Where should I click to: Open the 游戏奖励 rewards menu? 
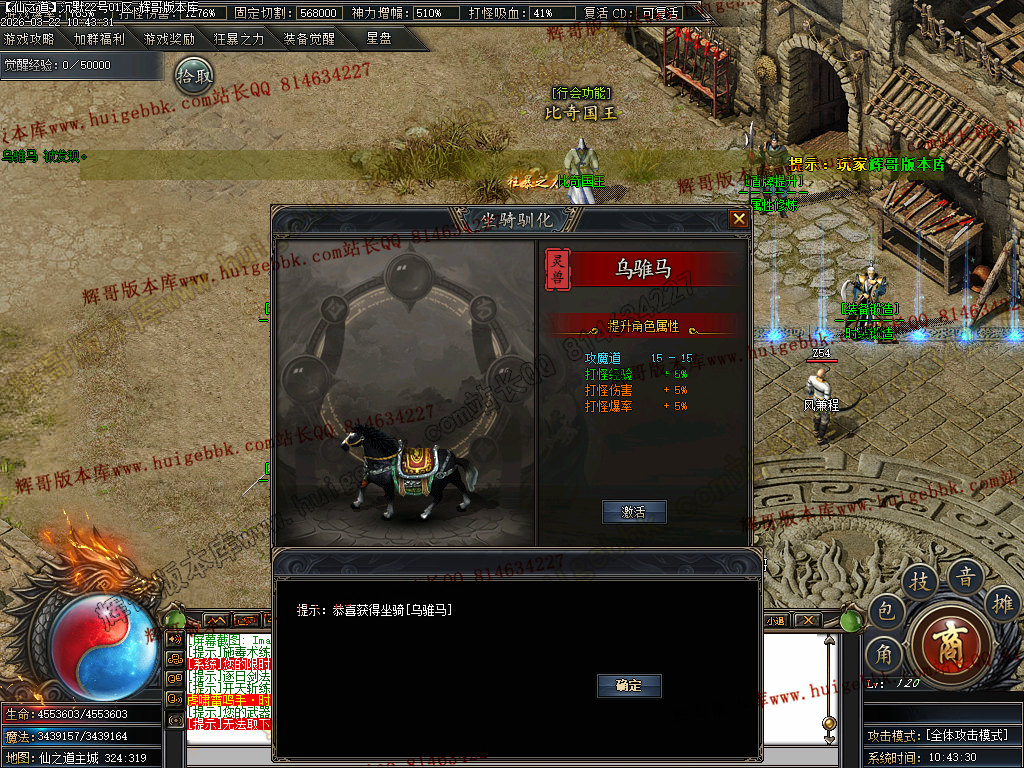point(169,40)
